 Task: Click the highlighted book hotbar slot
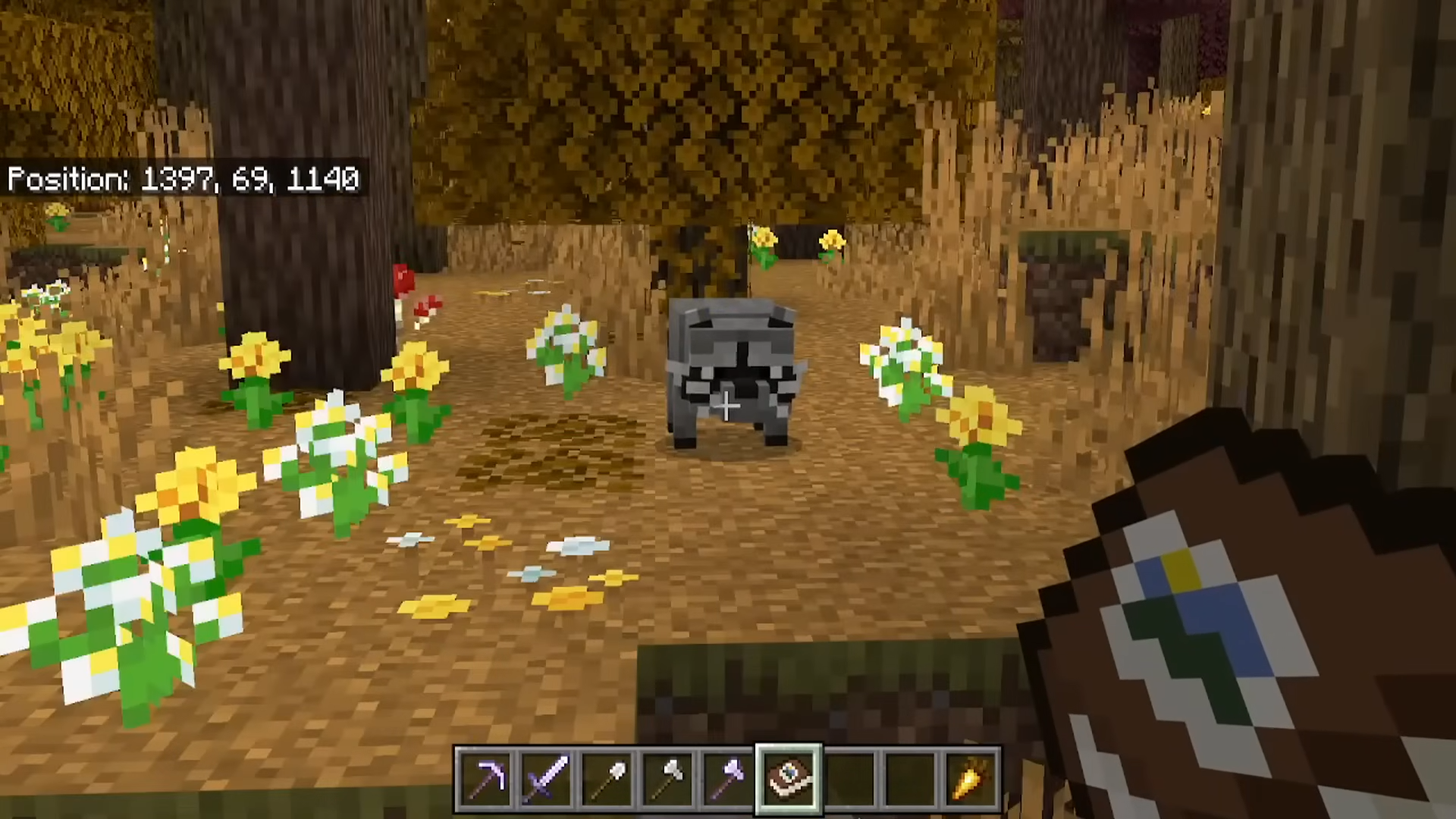[789, 779]
